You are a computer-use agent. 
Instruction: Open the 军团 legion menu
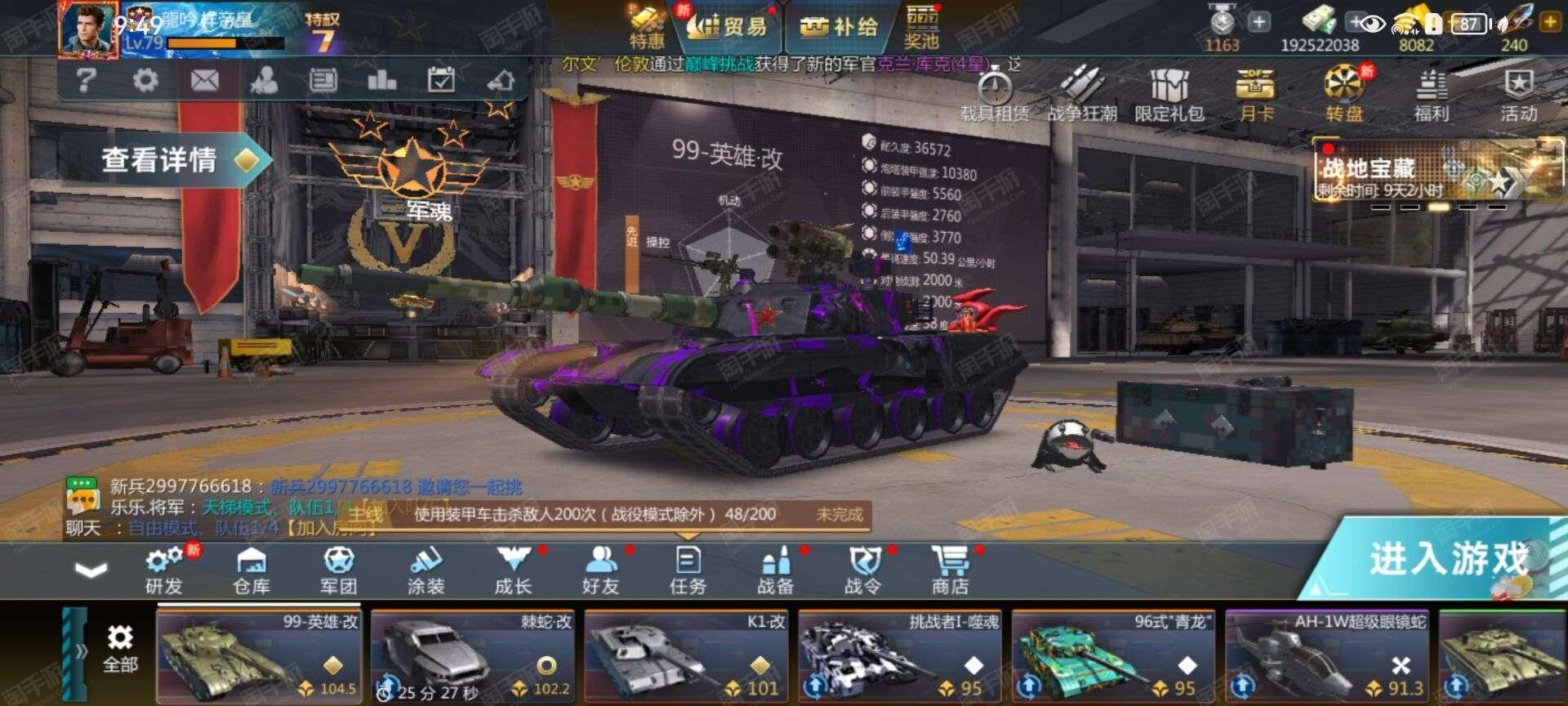tap(338, 570)
